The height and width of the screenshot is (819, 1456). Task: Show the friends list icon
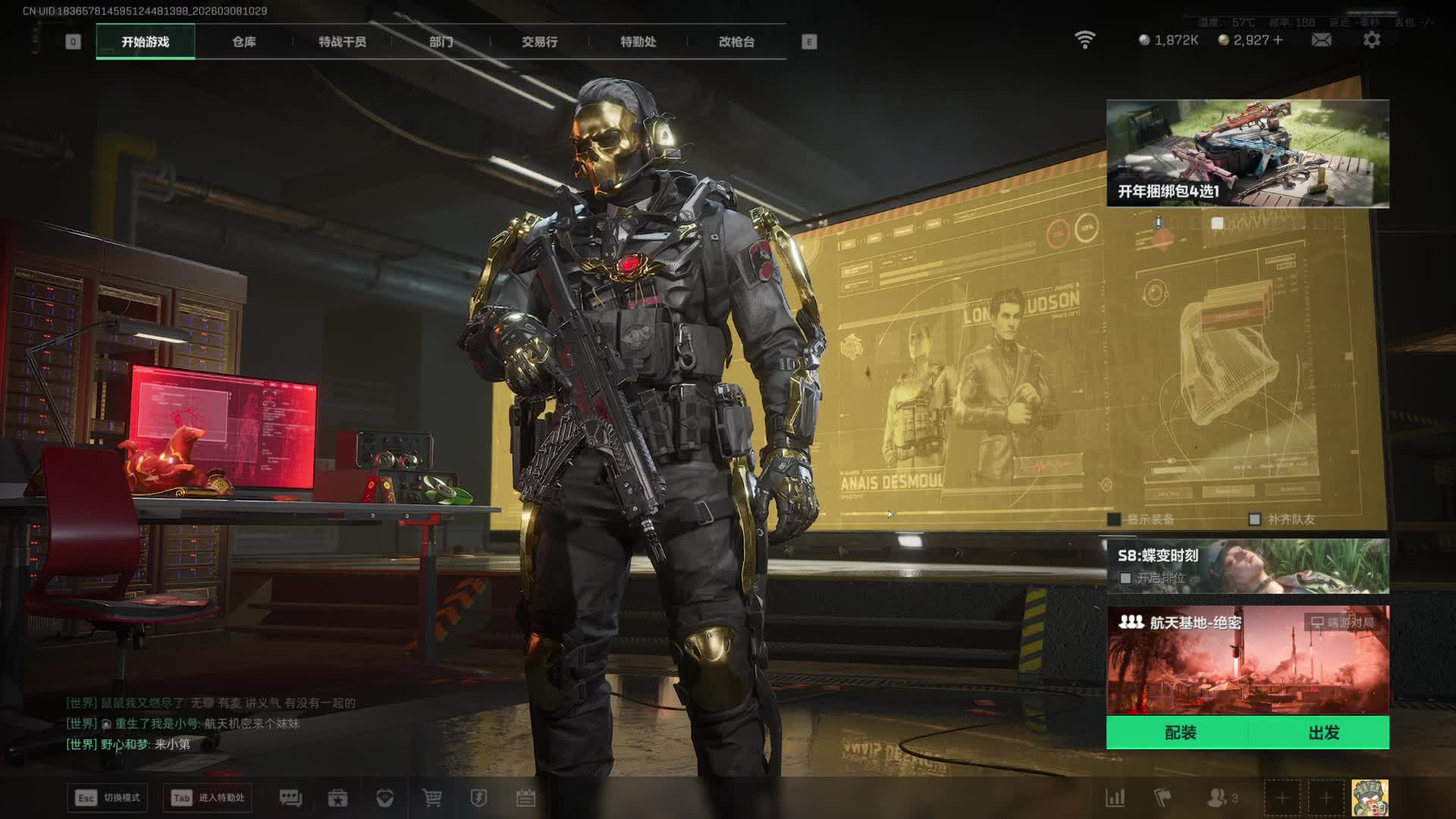click(x=1218, y=798)
